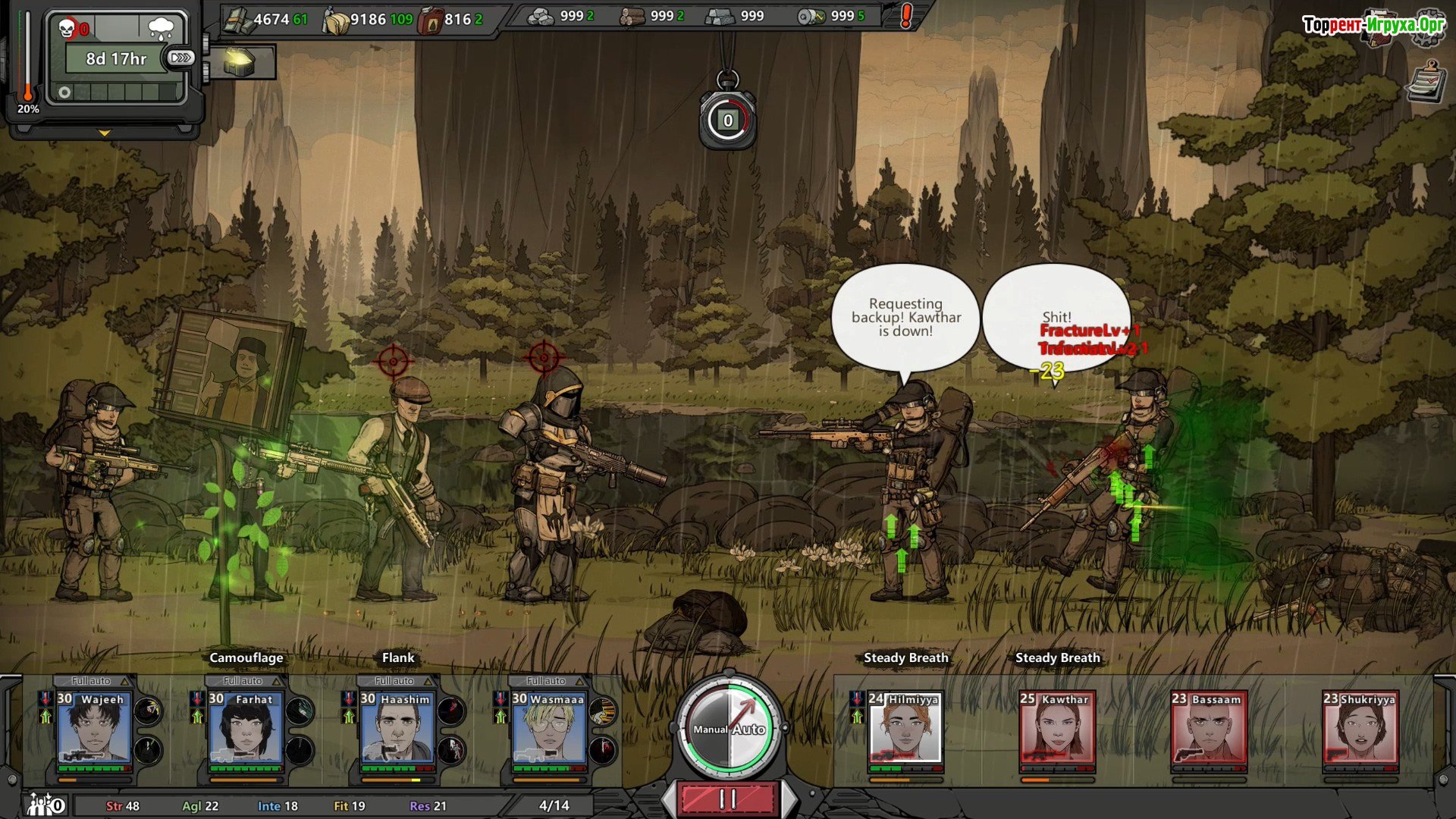
Task: Target enemy Kawthar's portrait
Action: tap(1057, 726)
